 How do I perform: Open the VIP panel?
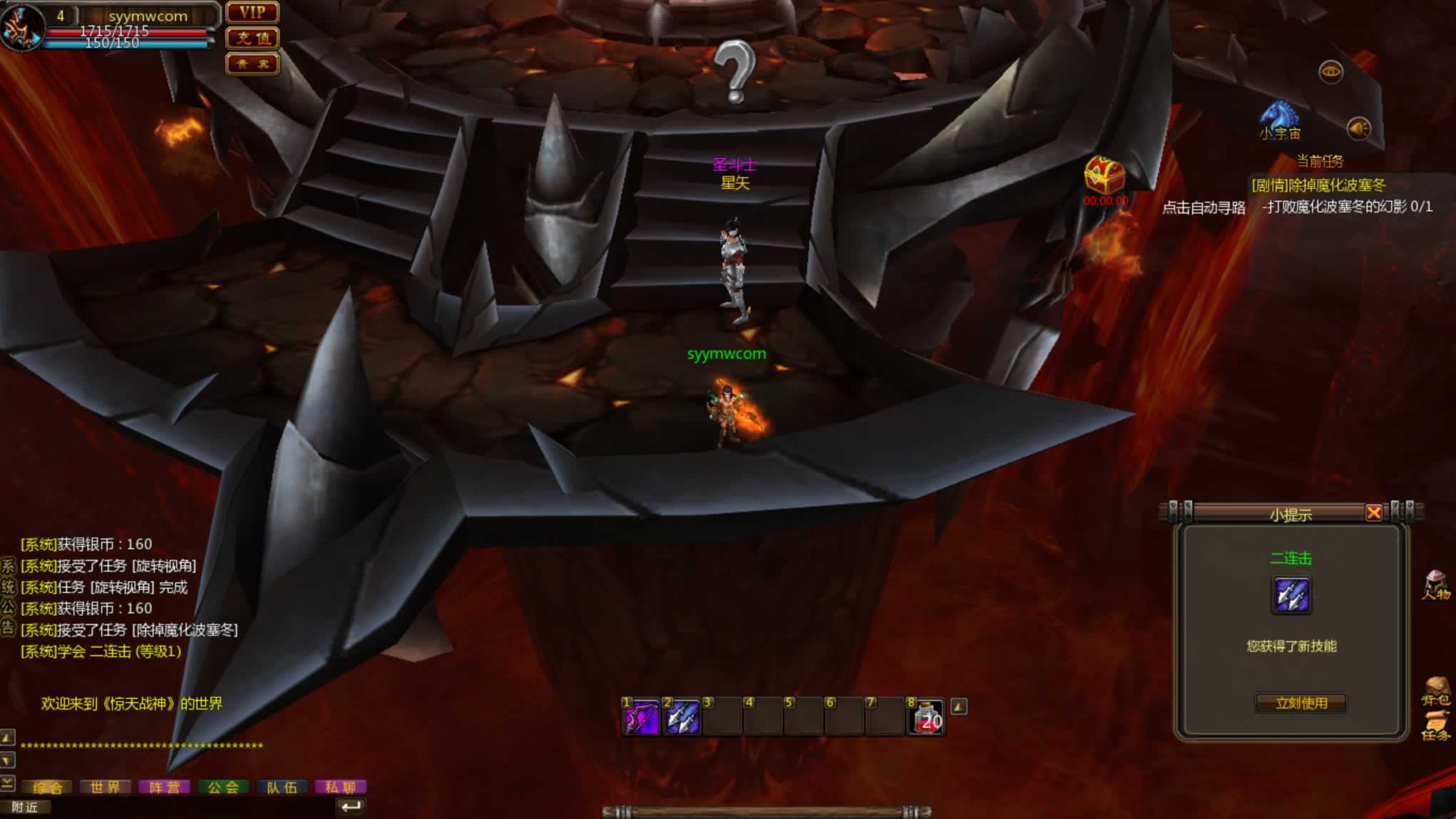click(252, 13)
